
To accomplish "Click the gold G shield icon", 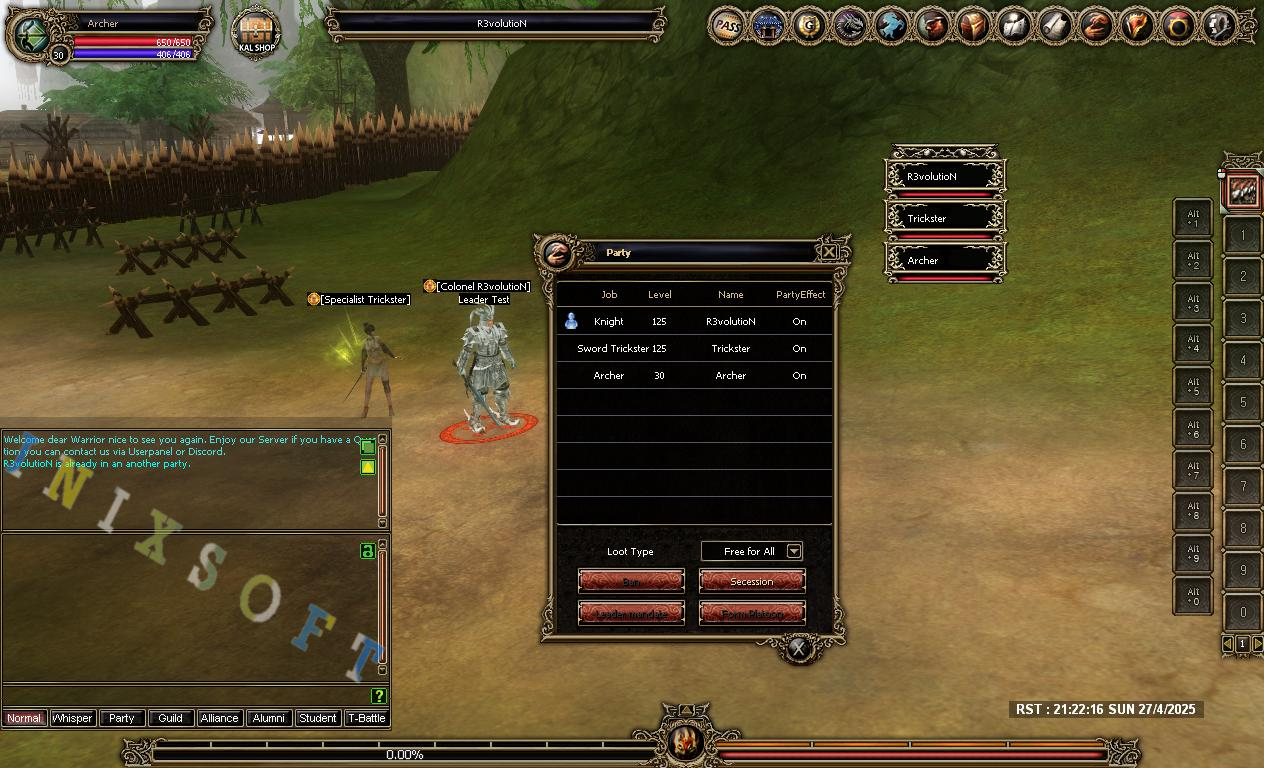I will pos(809,26).
